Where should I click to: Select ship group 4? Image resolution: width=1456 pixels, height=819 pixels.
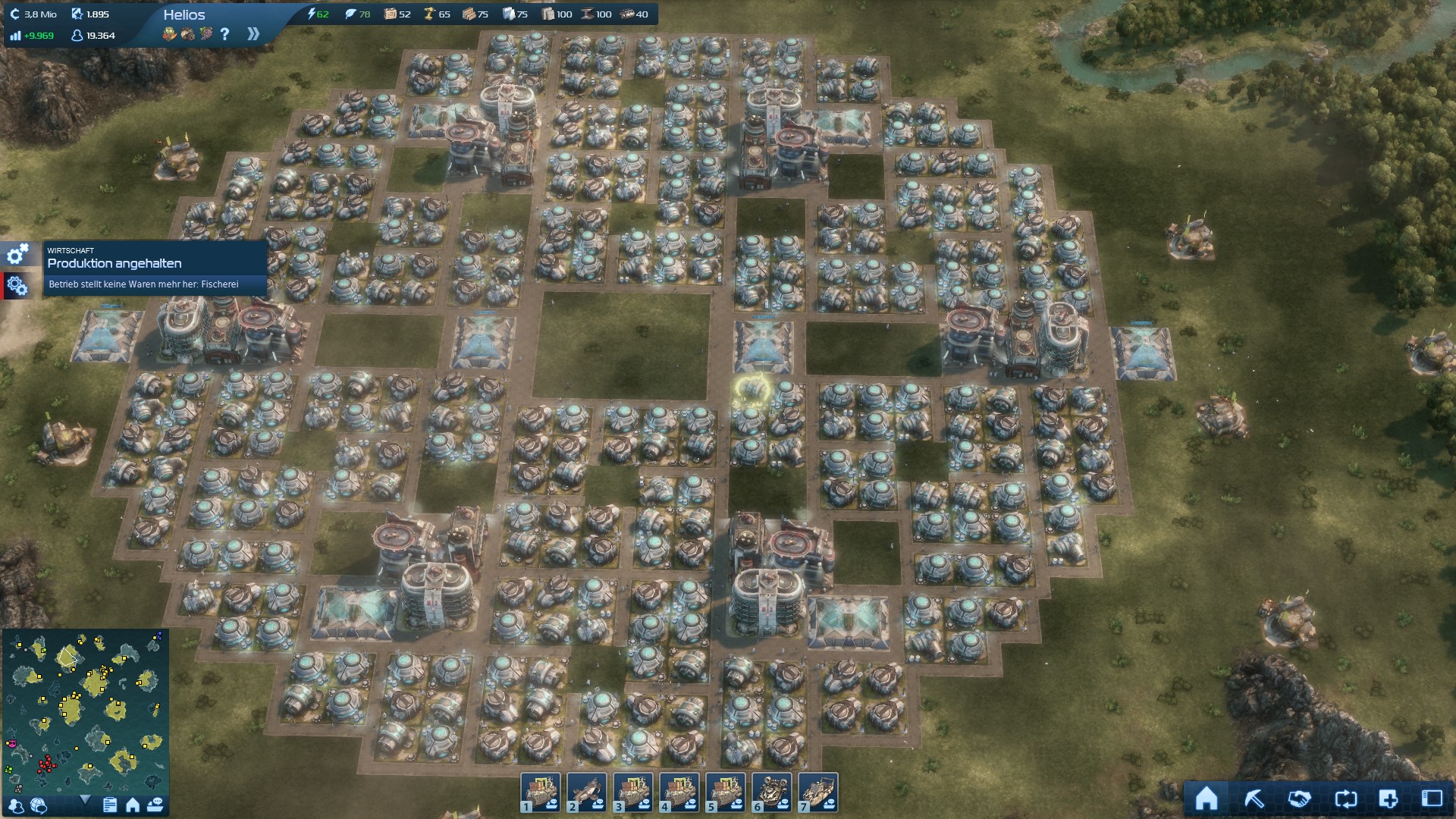(x=679, y=792)
